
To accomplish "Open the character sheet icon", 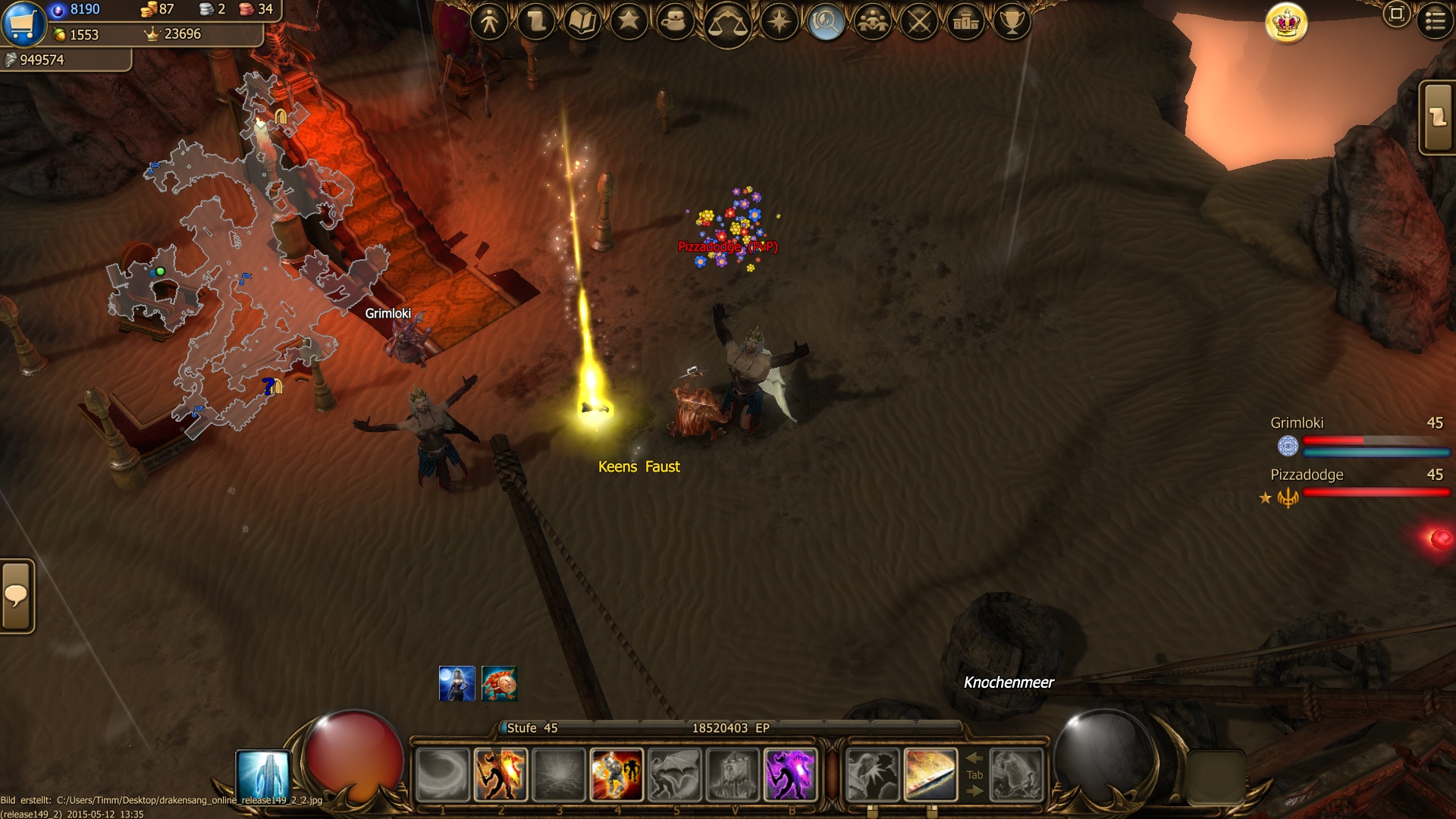I will tap(489, 21).
